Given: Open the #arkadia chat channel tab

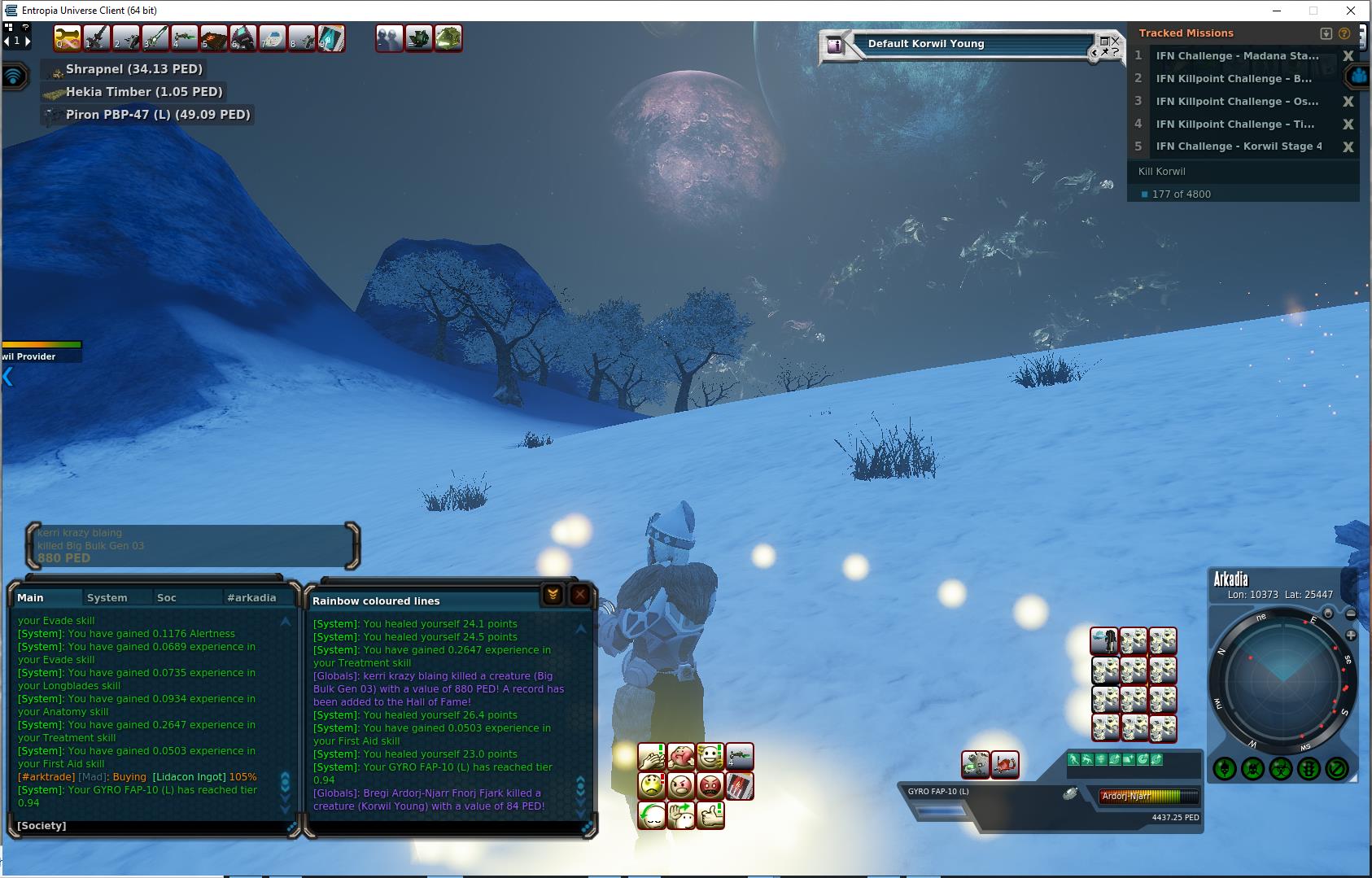Looking at the screenshot, I should coord(251,597).
